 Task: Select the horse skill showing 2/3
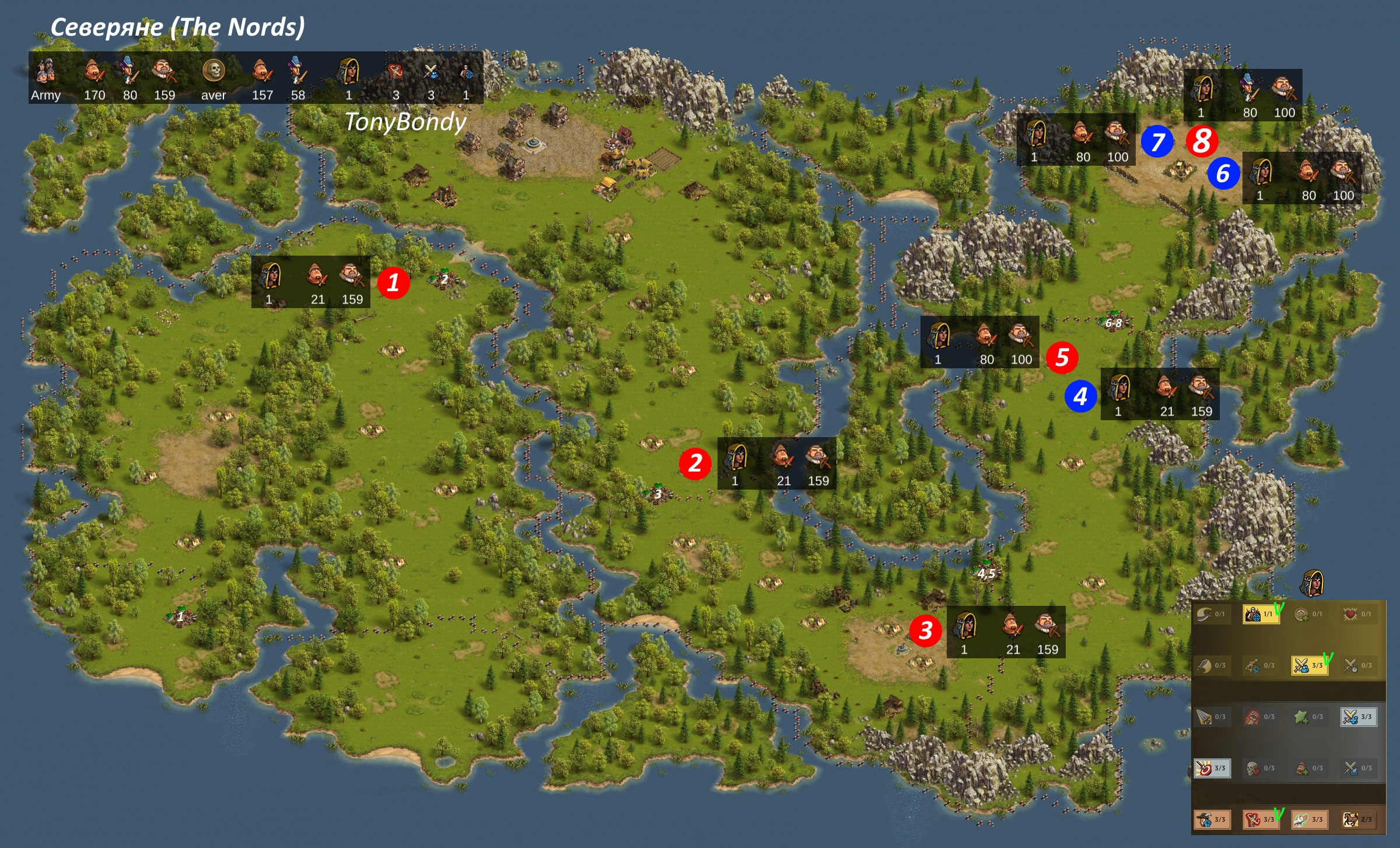click(1357, 819)
